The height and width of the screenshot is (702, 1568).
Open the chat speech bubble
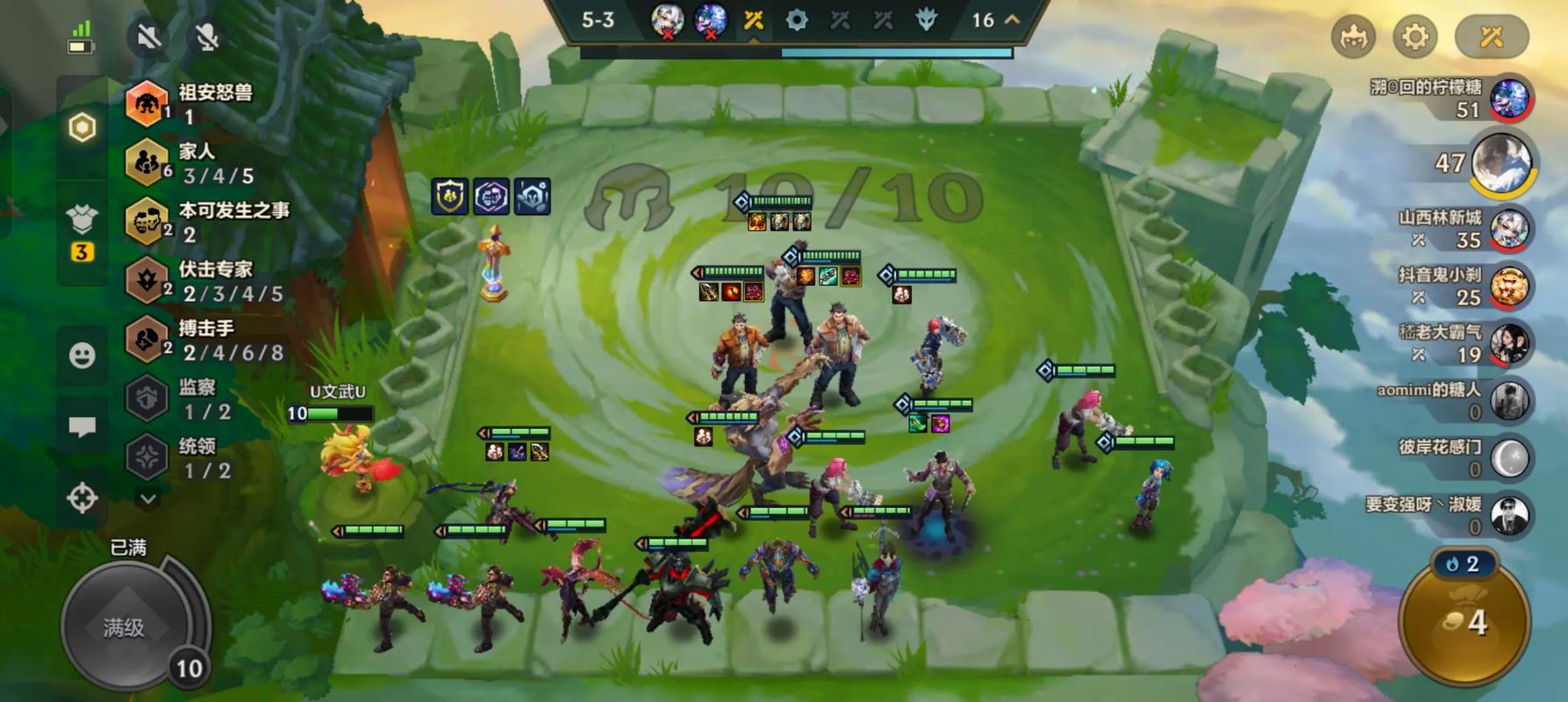[82, 427]
